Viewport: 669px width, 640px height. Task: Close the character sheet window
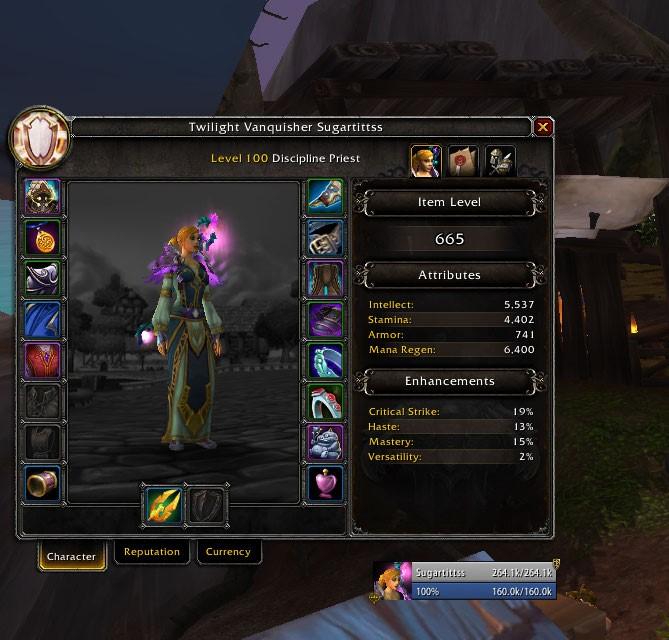543,127
